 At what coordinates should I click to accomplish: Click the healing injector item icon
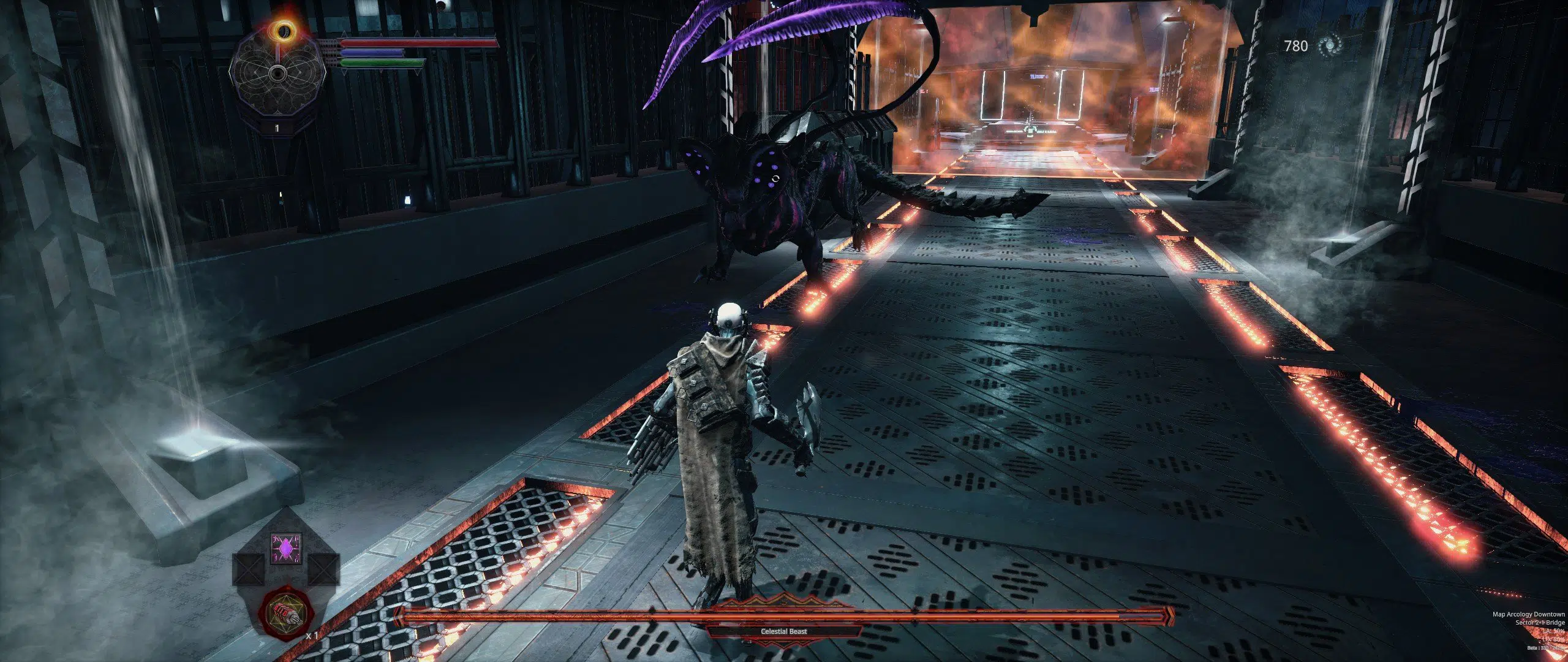[287, 615]
